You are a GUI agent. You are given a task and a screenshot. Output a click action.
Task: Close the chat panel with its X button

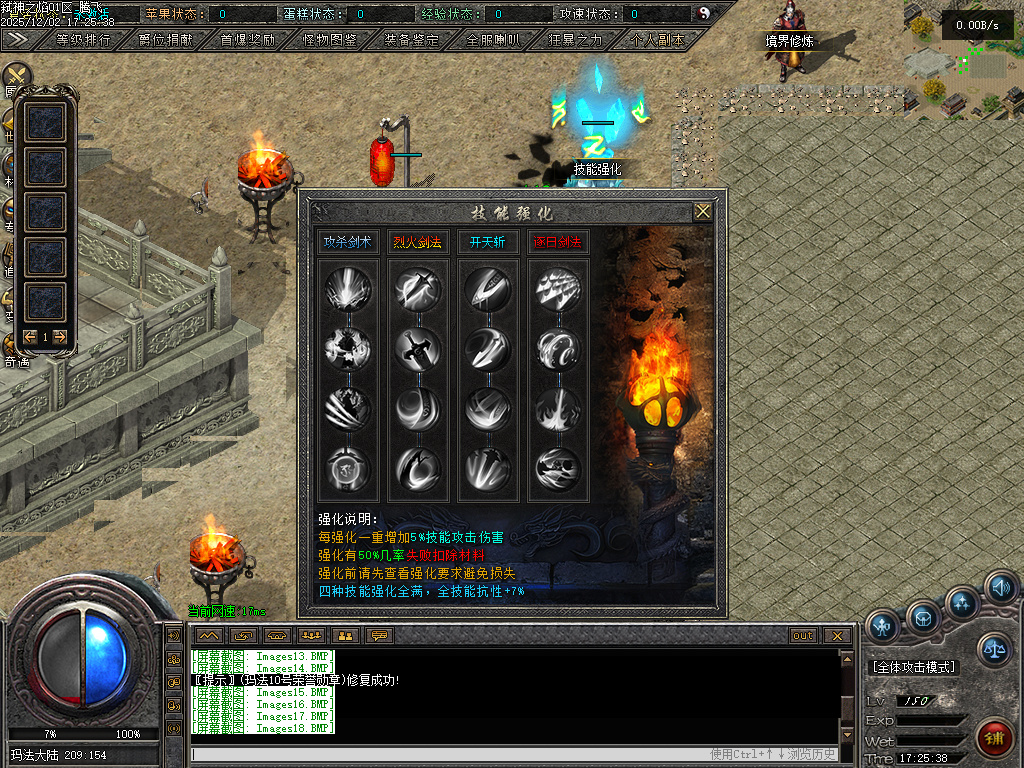(x=837, y=636)
